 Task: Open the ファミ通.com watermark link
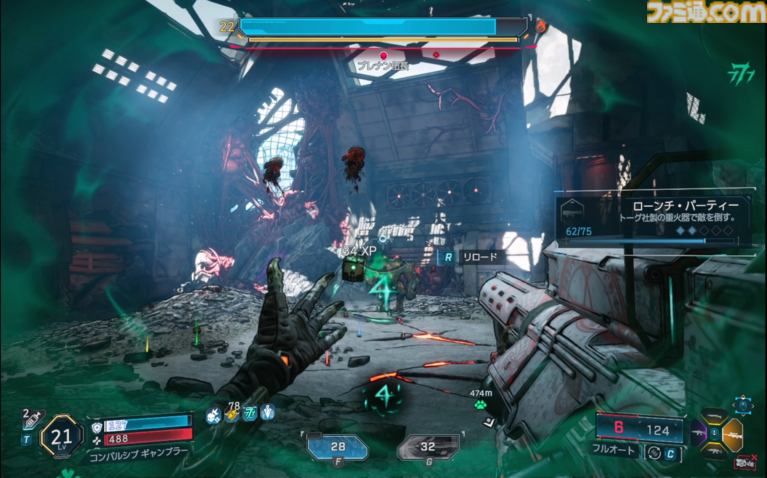[705, 12]
